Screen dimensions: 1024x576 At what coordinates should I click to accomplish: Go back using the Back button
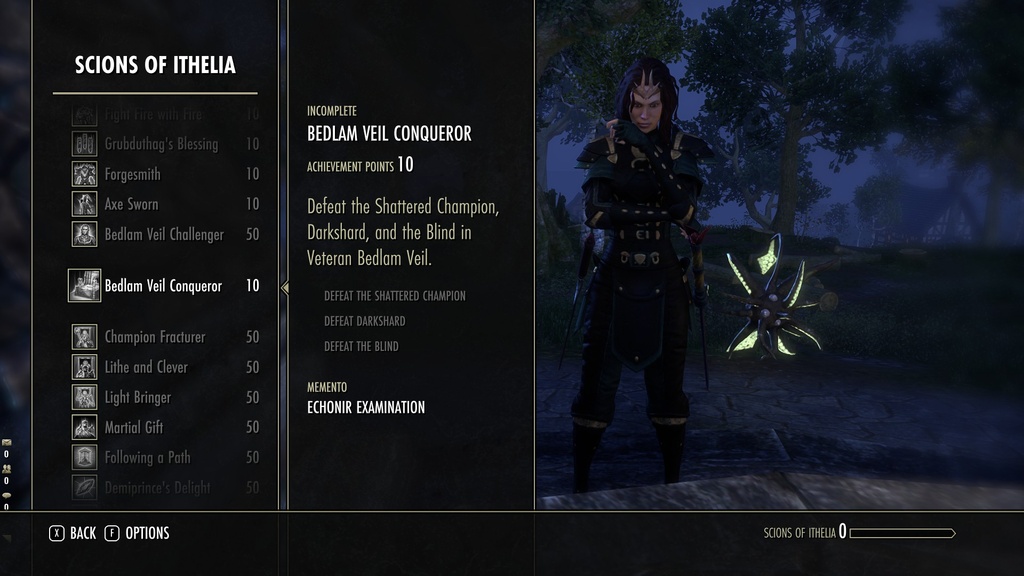coord(73,533)
